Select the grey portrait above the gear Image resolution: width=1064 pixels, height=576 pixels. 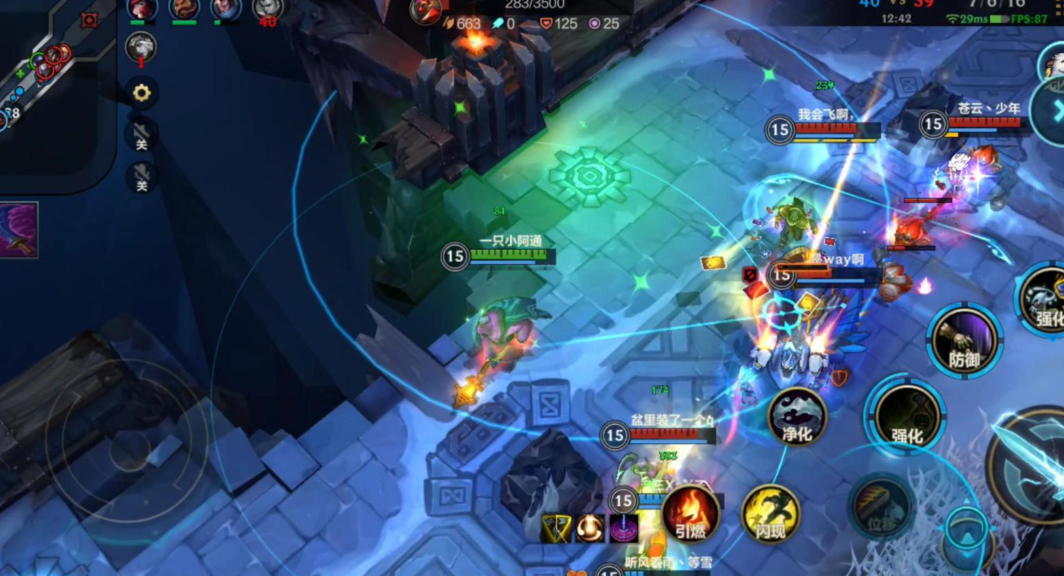141,46
